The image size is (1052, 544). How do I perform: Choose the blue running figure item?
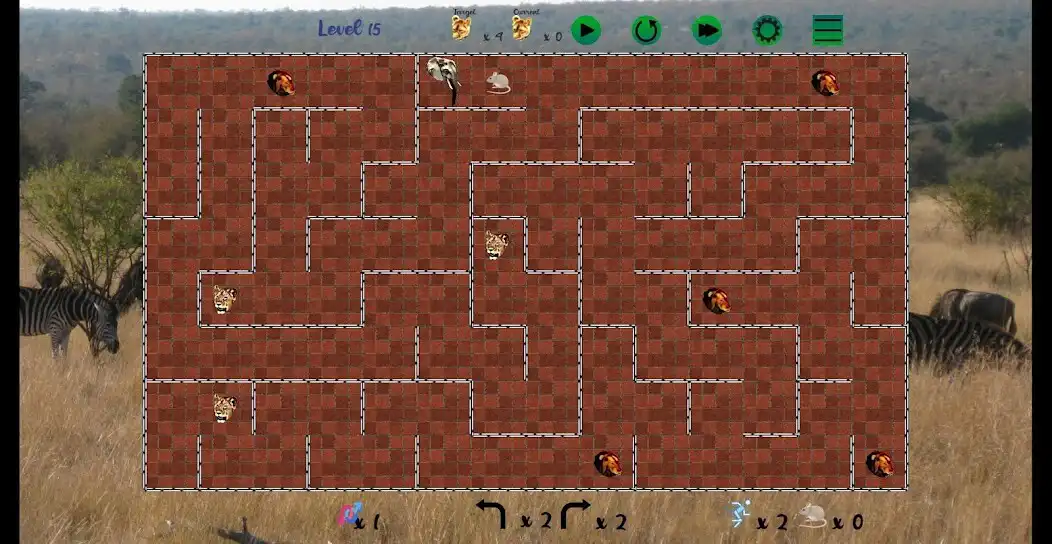point(740,515)
